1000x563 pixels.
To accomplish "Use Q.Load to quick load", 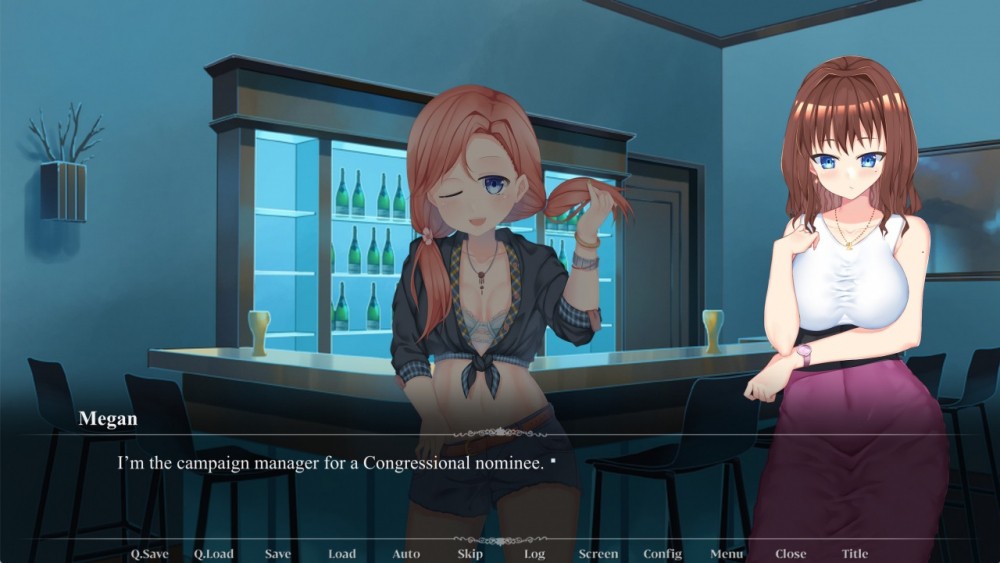I will coord(213,554).
